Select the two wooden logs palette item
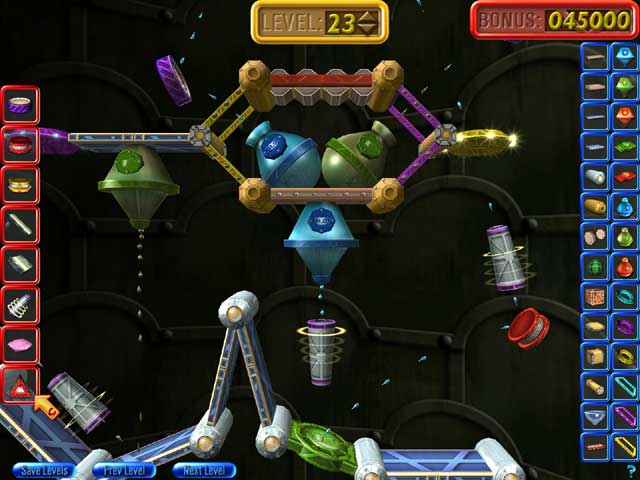This screenshot has width=640, height=480. [x=595, y=237]
